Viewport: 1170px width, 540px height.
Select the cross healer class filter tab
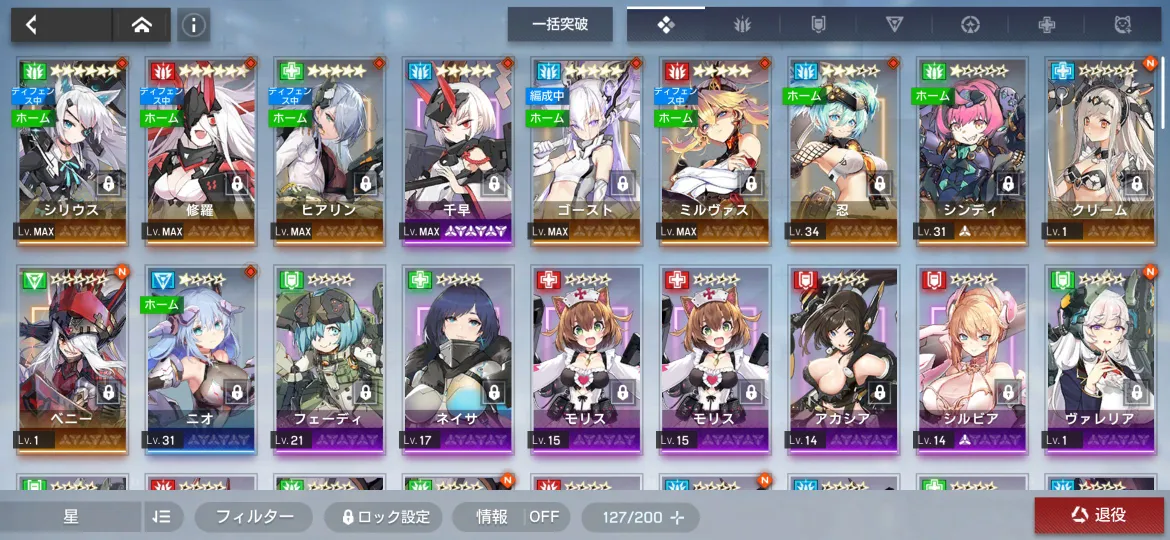pyautogui.click(x=1046, y=25)
